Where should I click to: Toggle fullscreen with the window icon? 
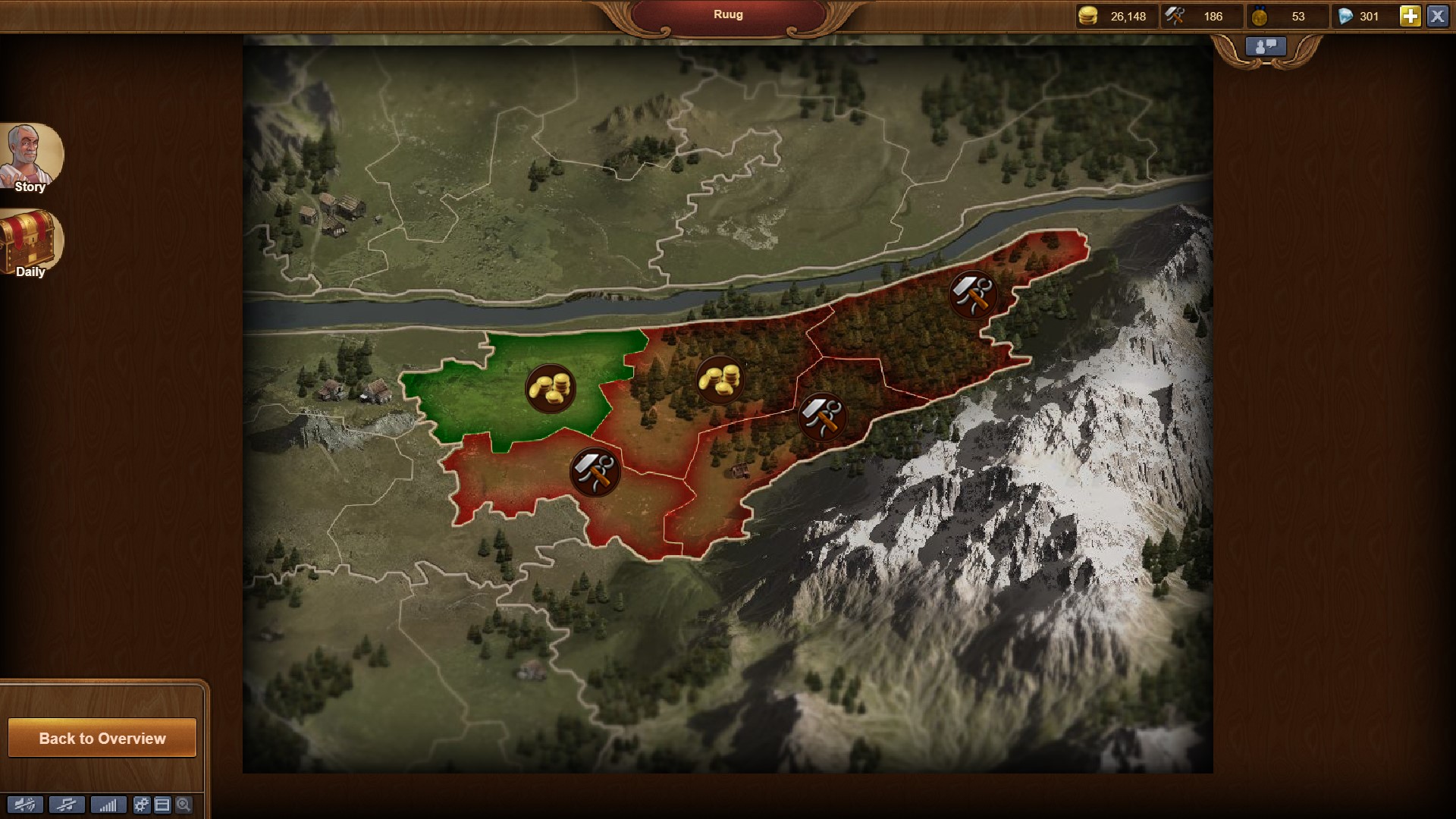pos(162,805)
